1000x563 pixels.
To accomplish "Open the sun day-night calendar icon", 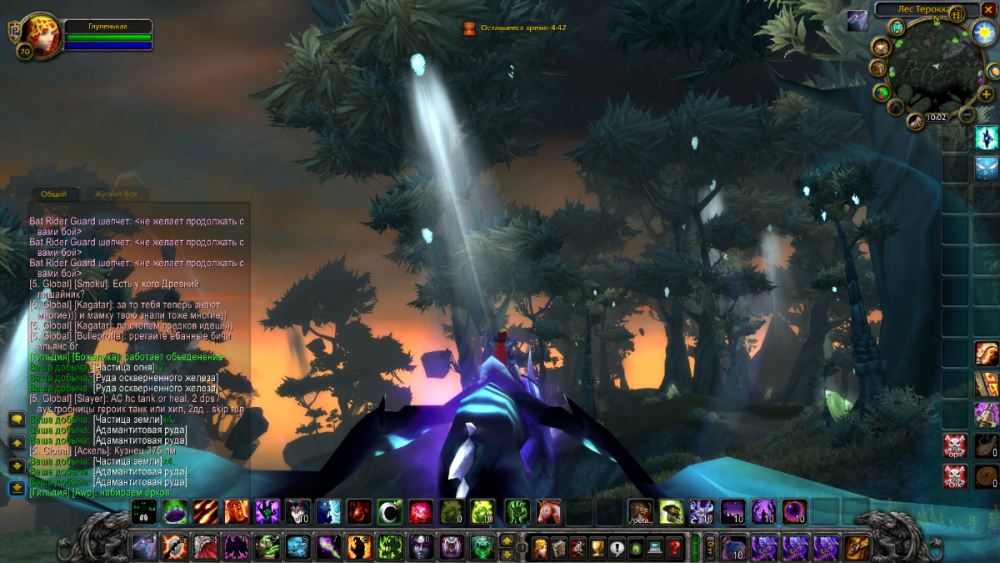I will (983, 33).
